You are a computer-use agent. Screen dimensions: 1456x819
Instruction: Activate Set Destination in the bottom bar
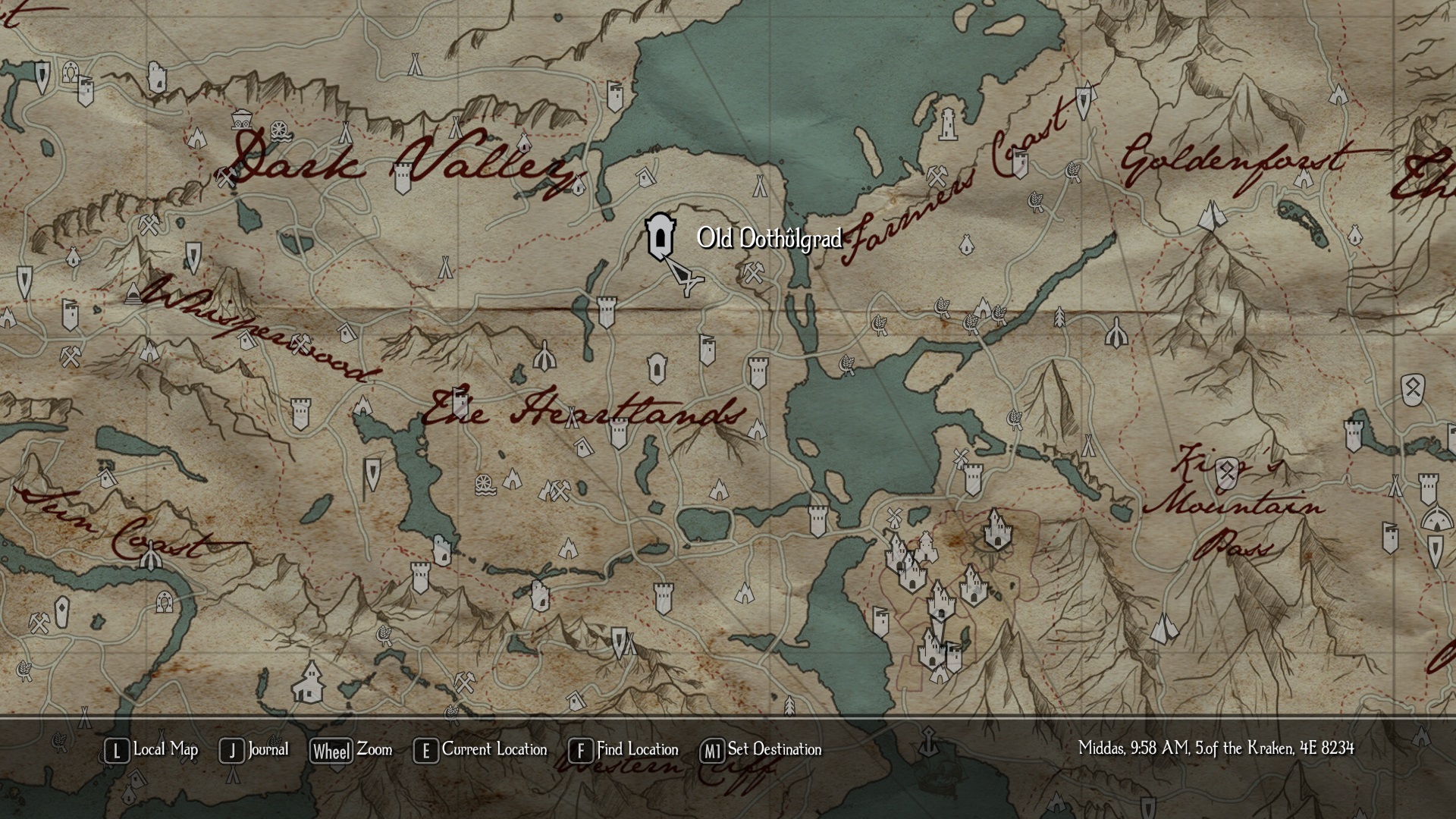click(x=761, y=750)
